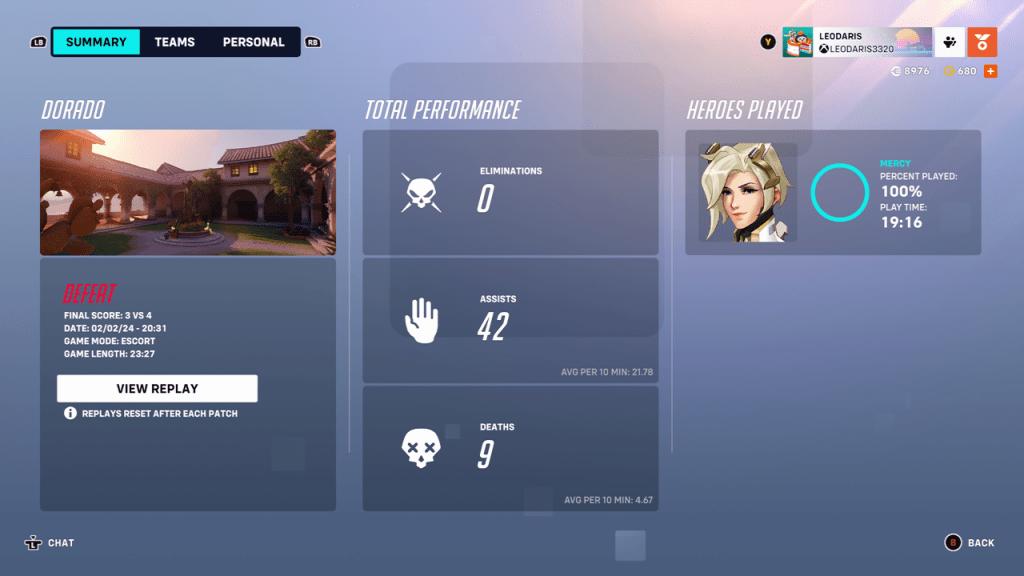Open the social group icon
Screen dimensions: 1024x576
coord(950,42)
